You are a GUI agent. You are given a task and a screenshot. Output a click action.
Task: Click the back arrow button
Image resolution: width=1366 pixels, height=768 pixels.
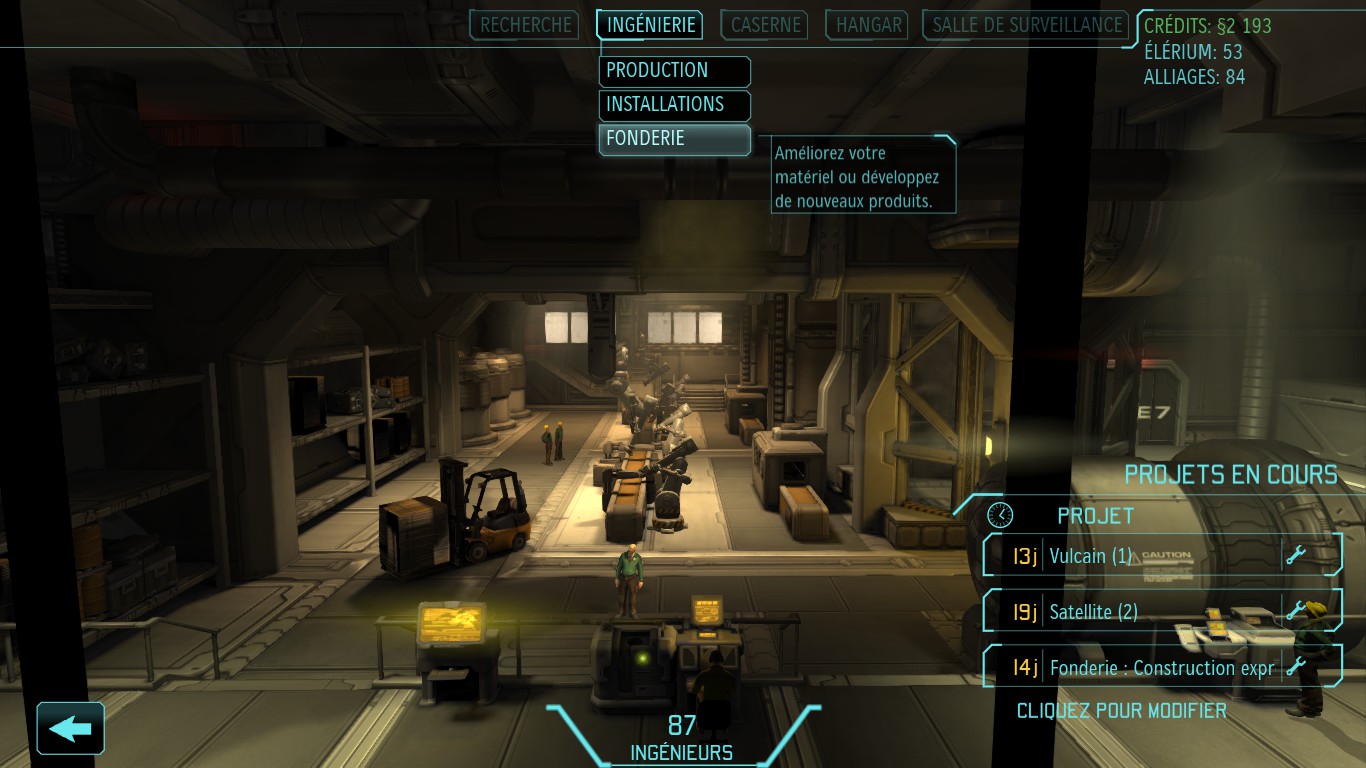pyautogui.click(x=70, y=728)
